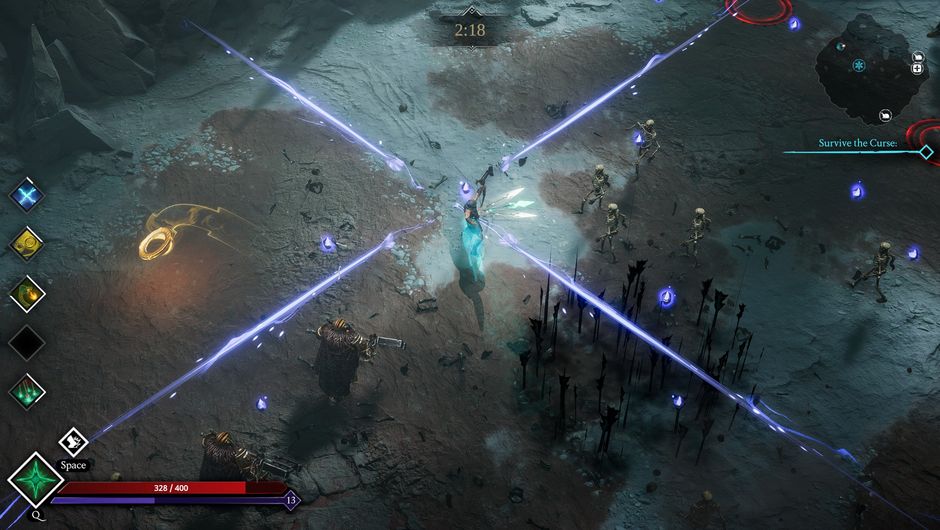Select the plus marker on the minimap
The image size is (940, 530).
point(917,68)
